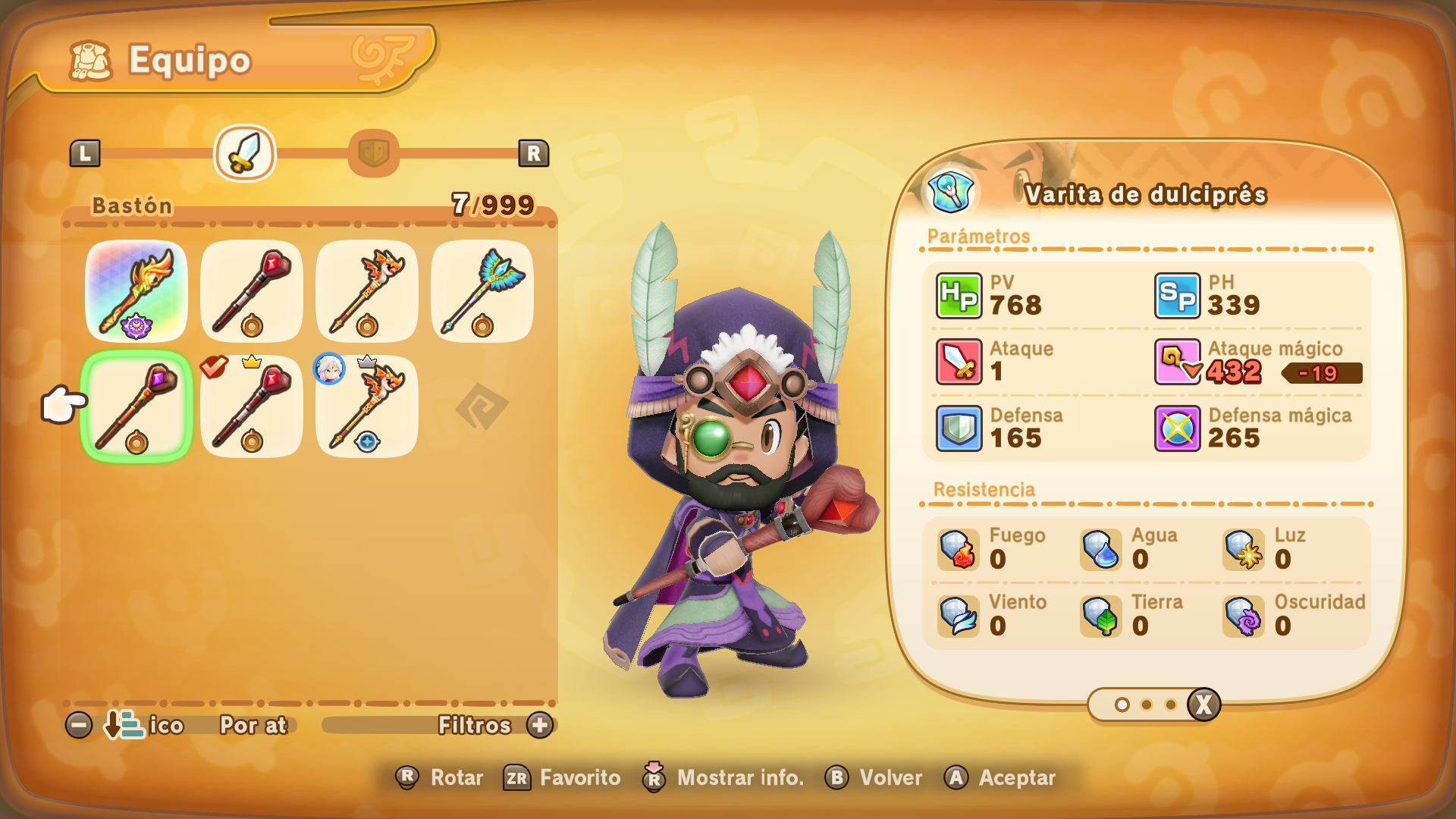Pick the fox staff with character portrait
Viewport: 1456px width, 819px height.
click(367, 406)
